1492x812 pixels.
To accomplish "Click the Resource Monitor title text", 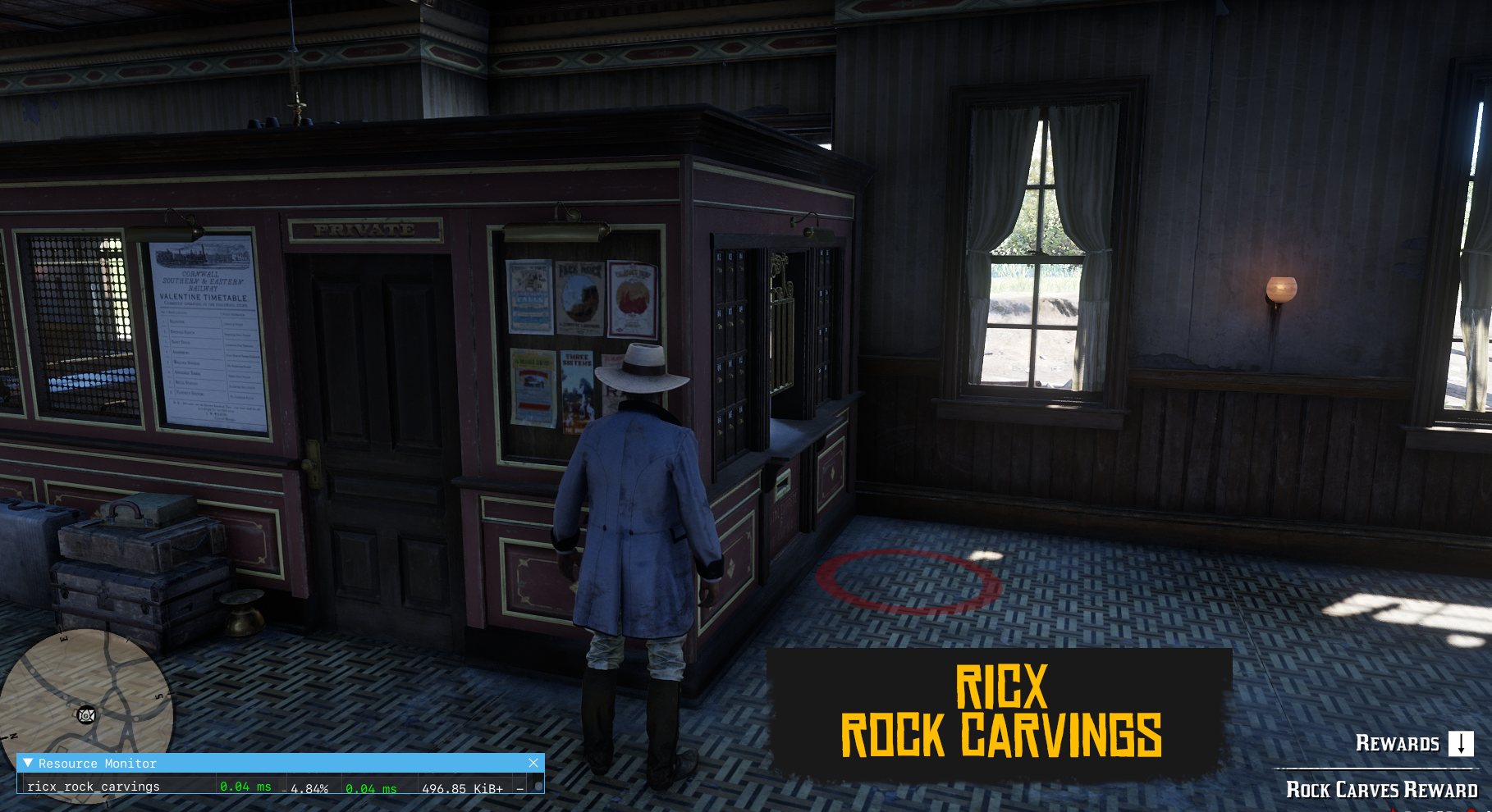I will click(98, 764).
